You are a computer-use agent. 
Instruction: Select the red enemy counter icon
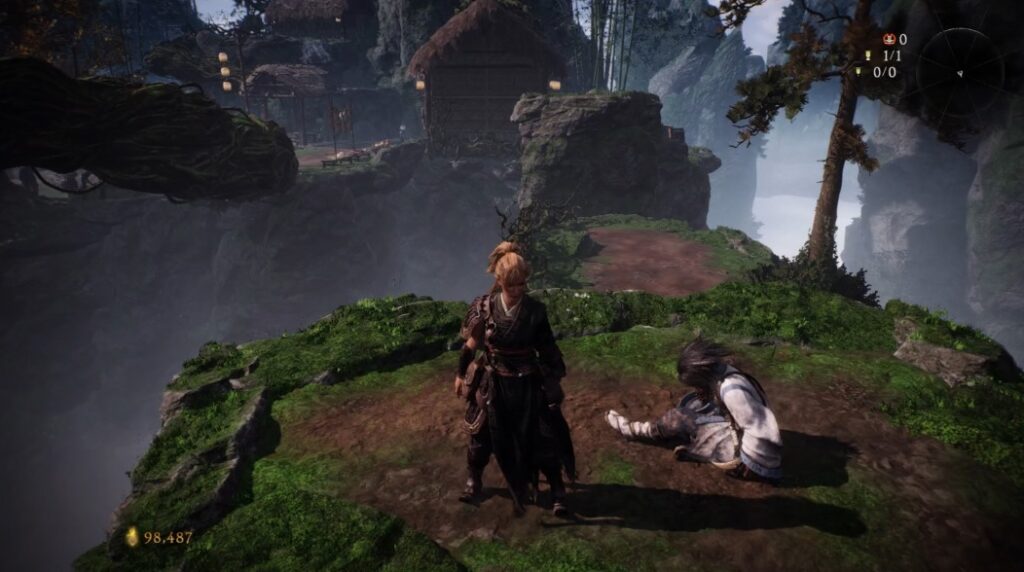pos(887,40)
